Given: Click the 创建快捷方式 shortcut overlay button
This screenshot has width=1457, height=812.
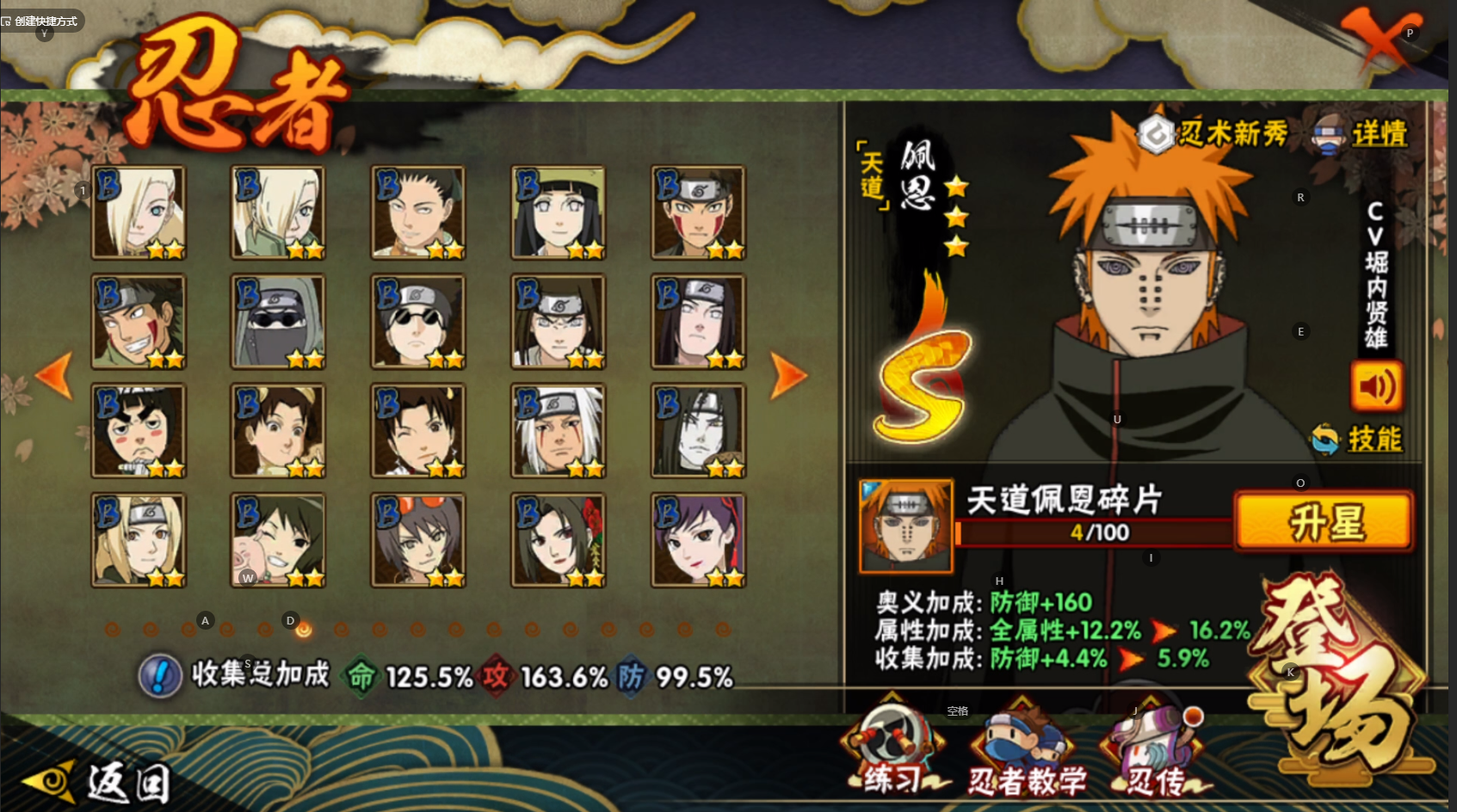Looking at the screenshot, I should tap(40, 21).
